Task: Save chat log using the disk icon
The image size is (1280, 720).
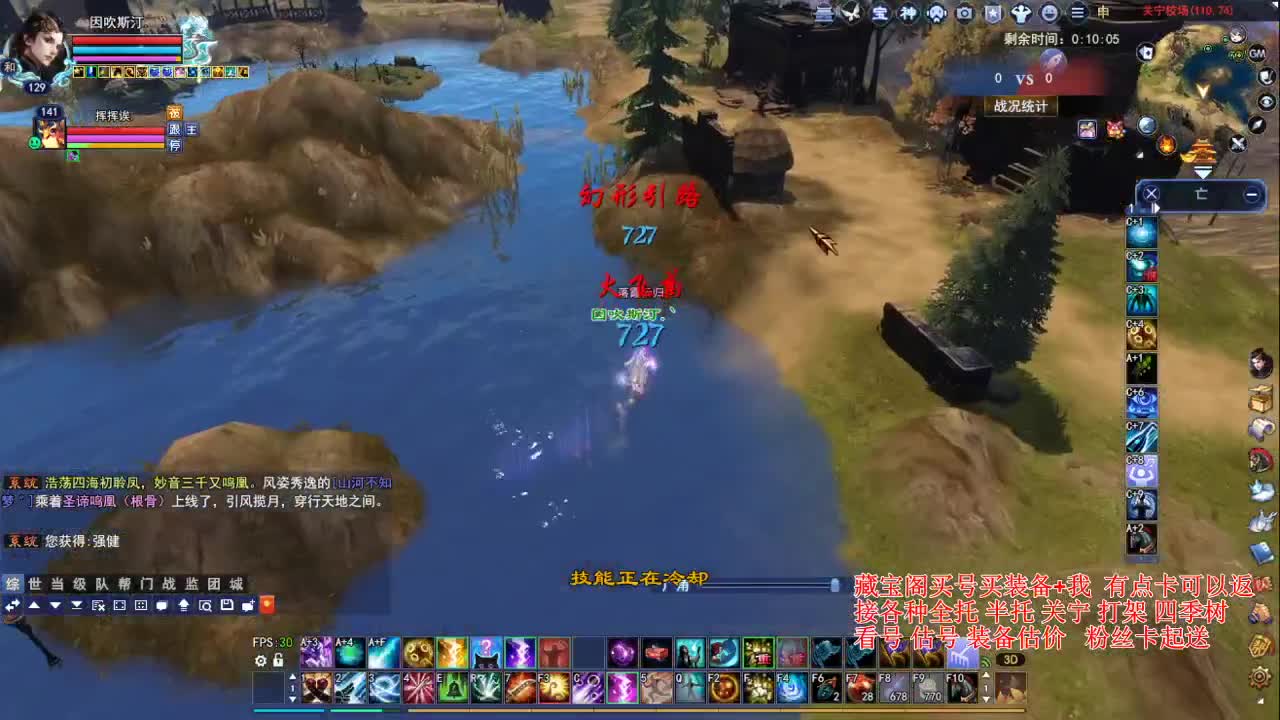Action: pos(226,605)
